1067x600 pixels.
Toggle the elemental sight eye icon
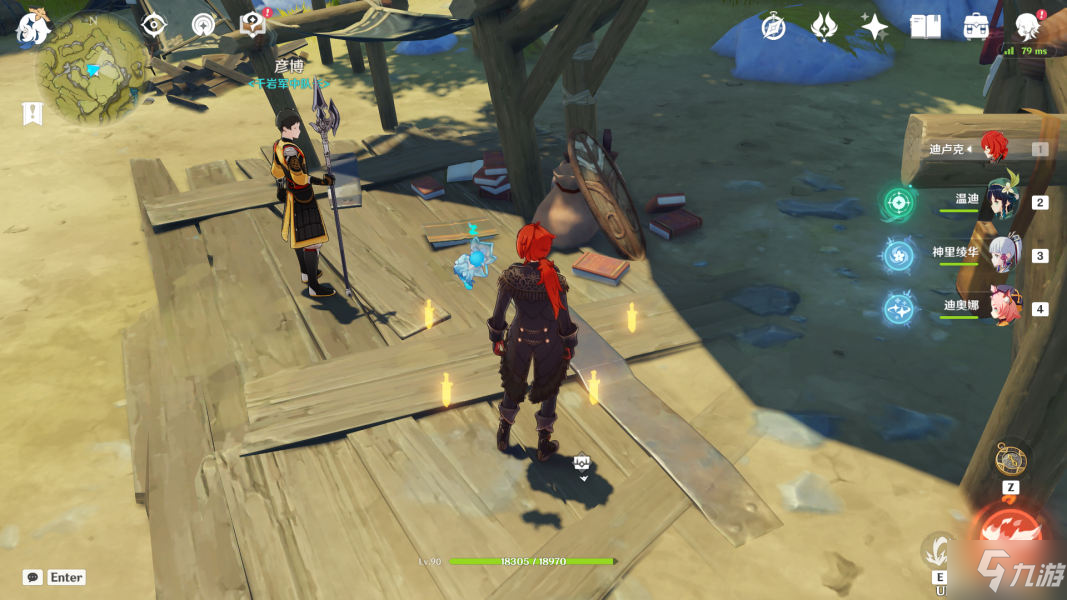click(x=153, y=25)
